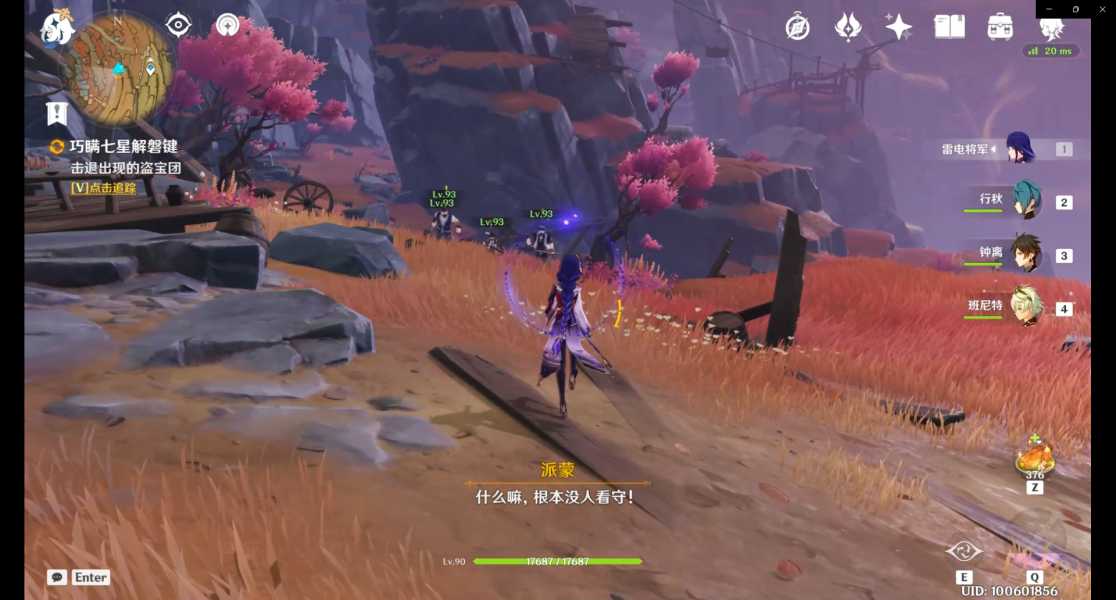1116x600 pixels.
Task: Open the winged battle pass icon
Action: pyautogui.click(x=848, y=27)
